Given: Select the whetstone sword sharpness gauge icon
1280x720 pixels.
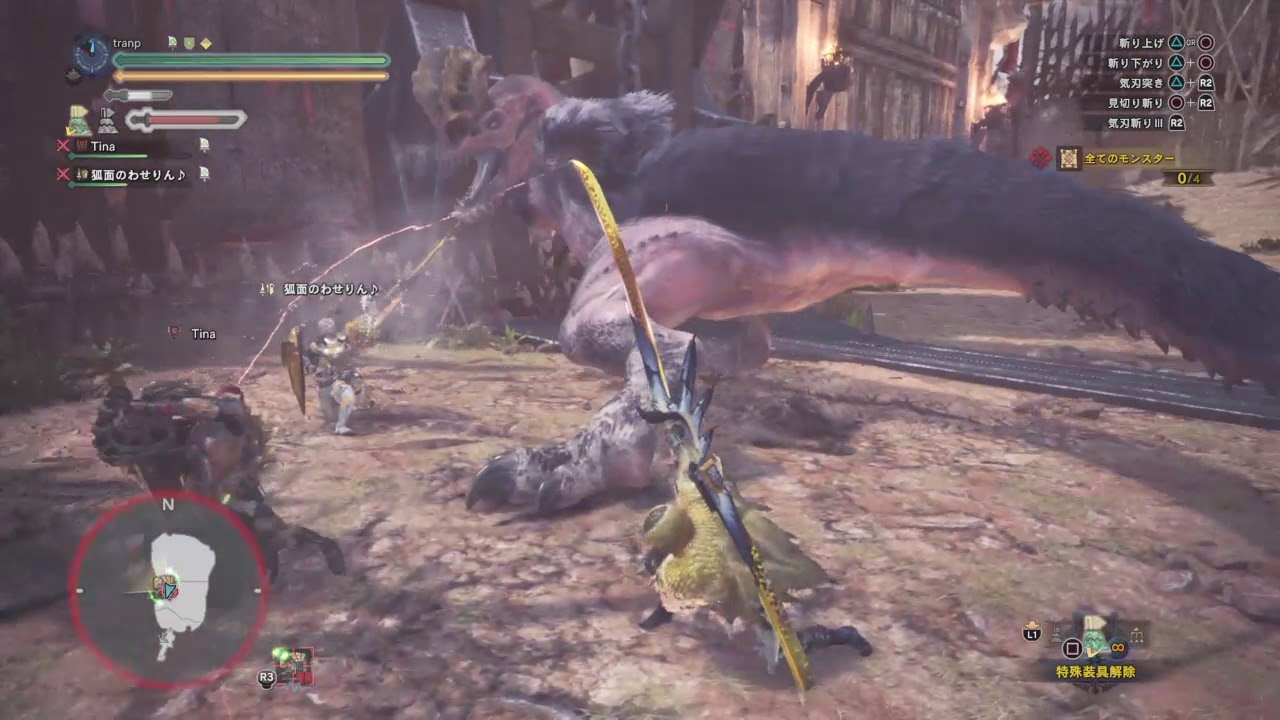Looking at the screenshot, I should 115,95.
